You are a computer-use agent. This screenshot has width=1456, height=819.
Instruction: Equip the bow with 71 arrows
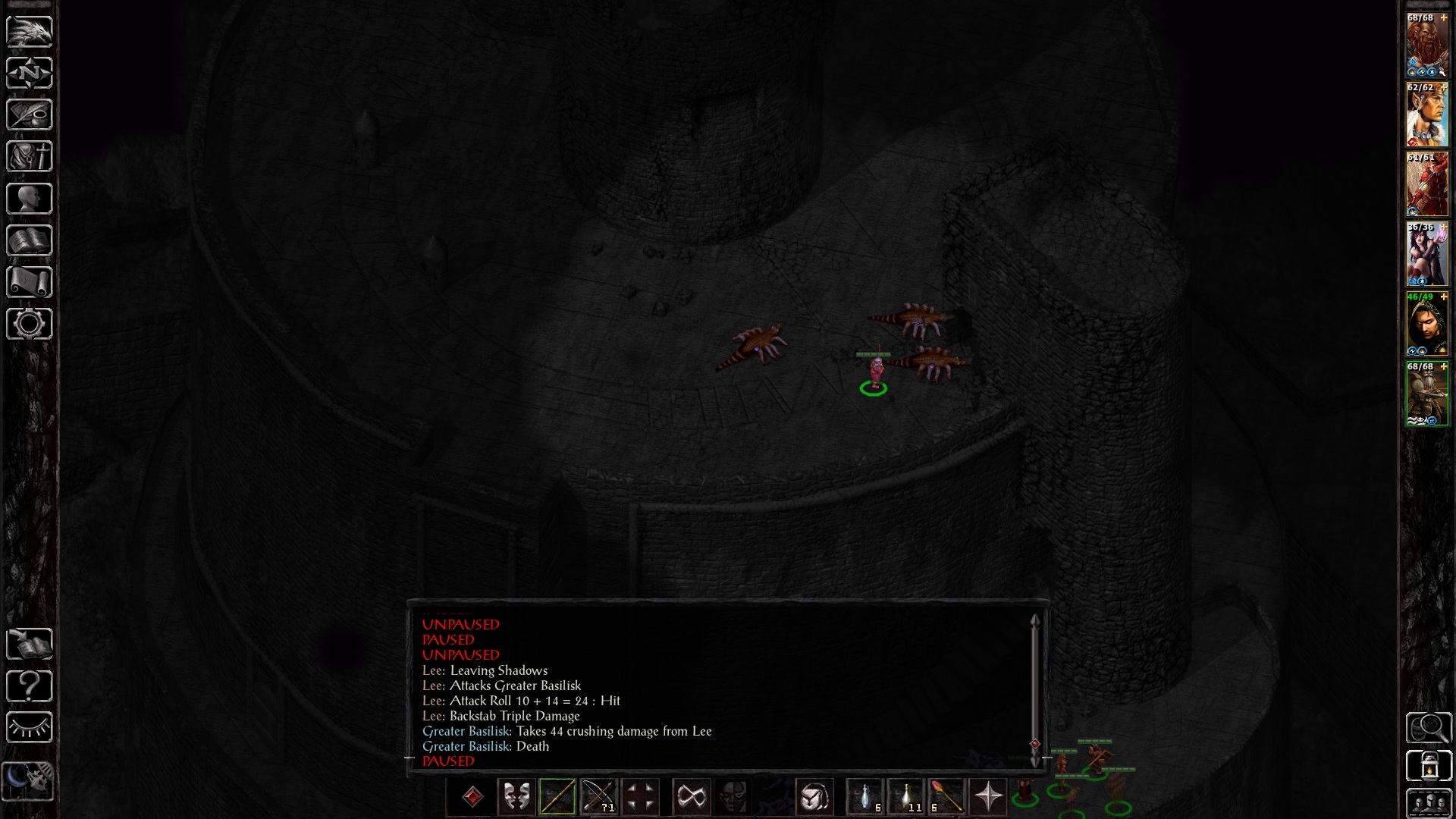[x=598, y=797]
